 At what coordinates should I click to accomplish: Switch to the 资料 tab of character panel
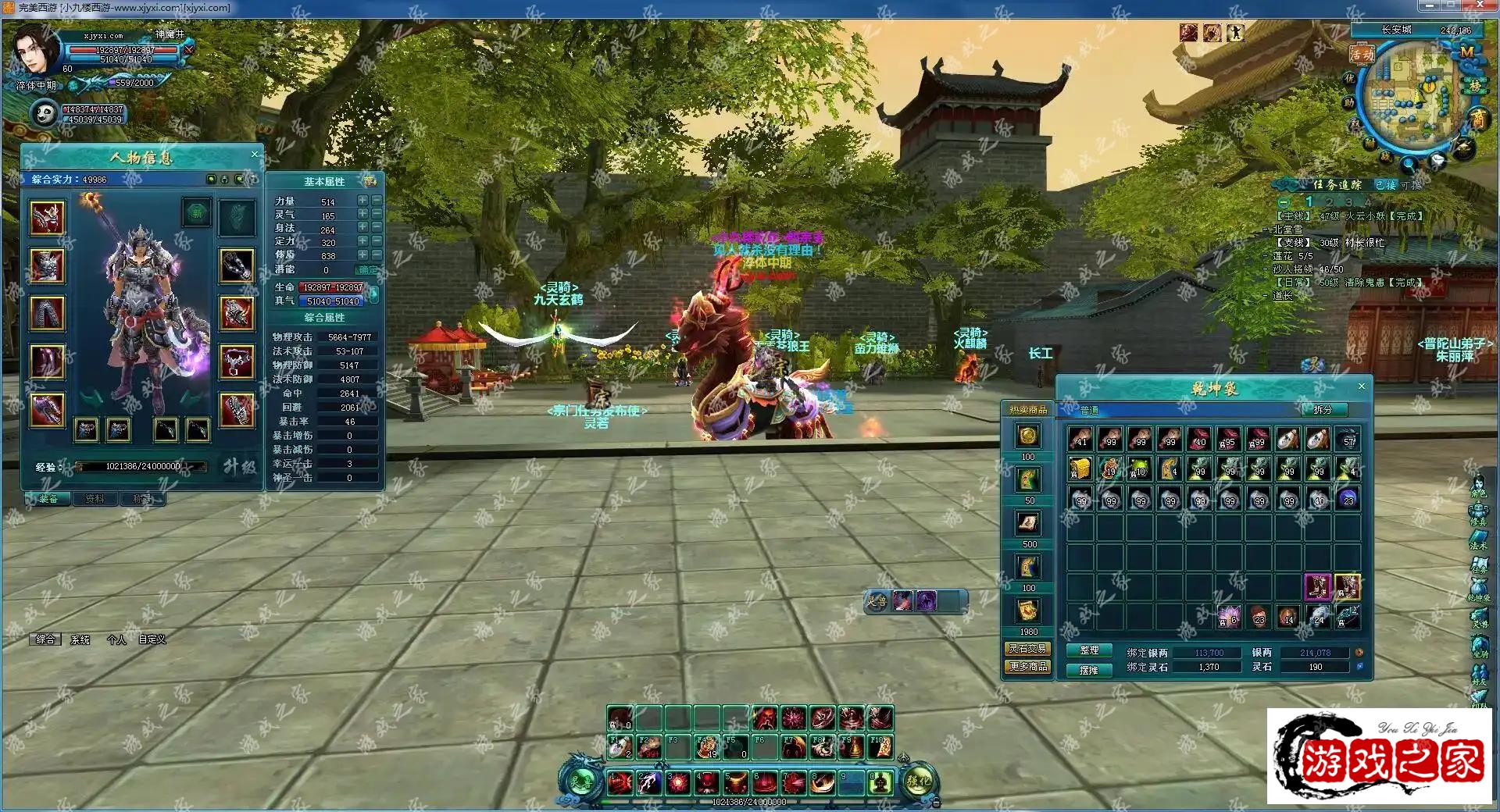[95, 499]
